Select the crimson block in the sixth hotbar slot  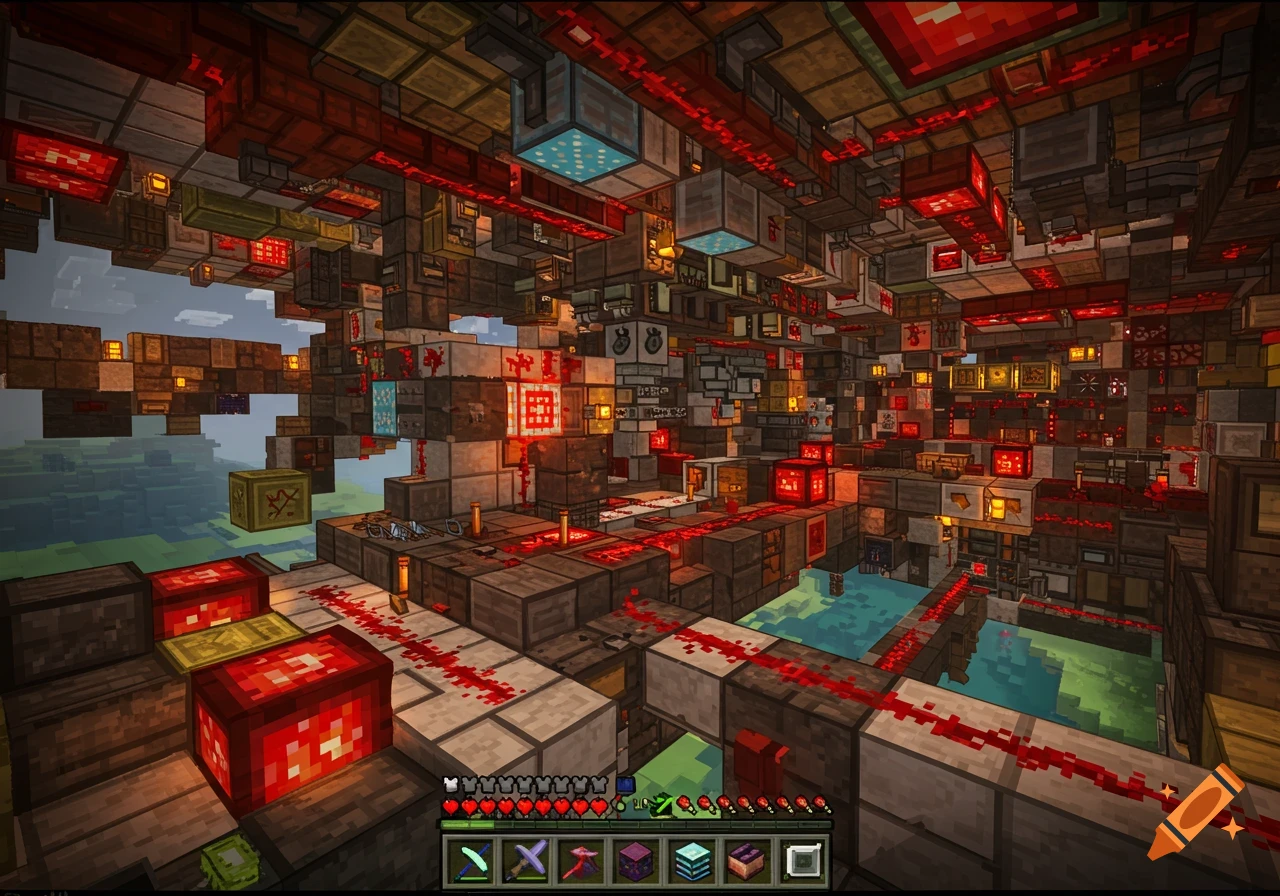tap(746, 859)
